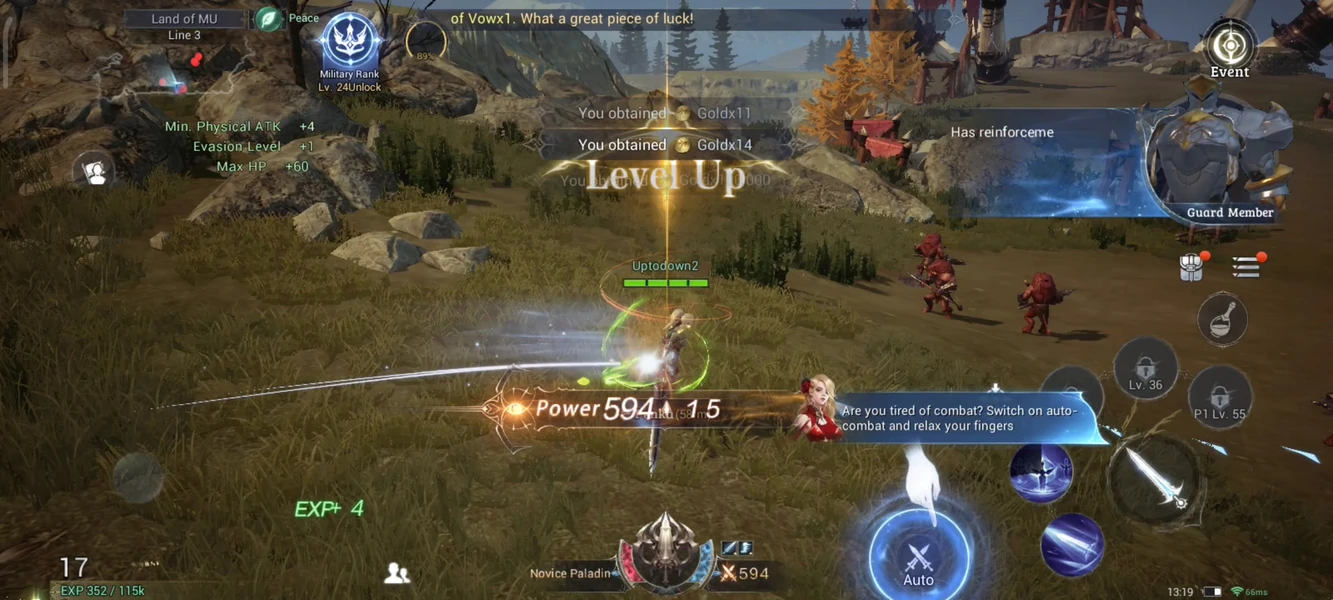Activate the blue slash skill
The width and height of the screenshot is (1333, 600).
[1072, 546]
